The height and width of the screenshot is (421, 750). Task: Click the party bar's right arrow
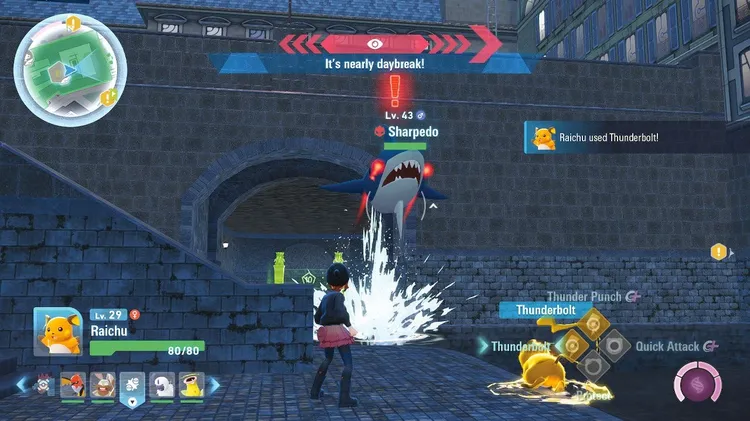(x=215, y=383)
